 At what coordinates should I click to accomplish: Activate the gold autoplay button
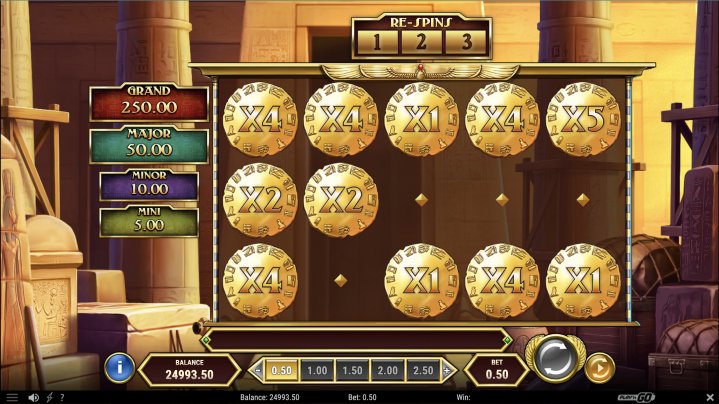point(598,368)
